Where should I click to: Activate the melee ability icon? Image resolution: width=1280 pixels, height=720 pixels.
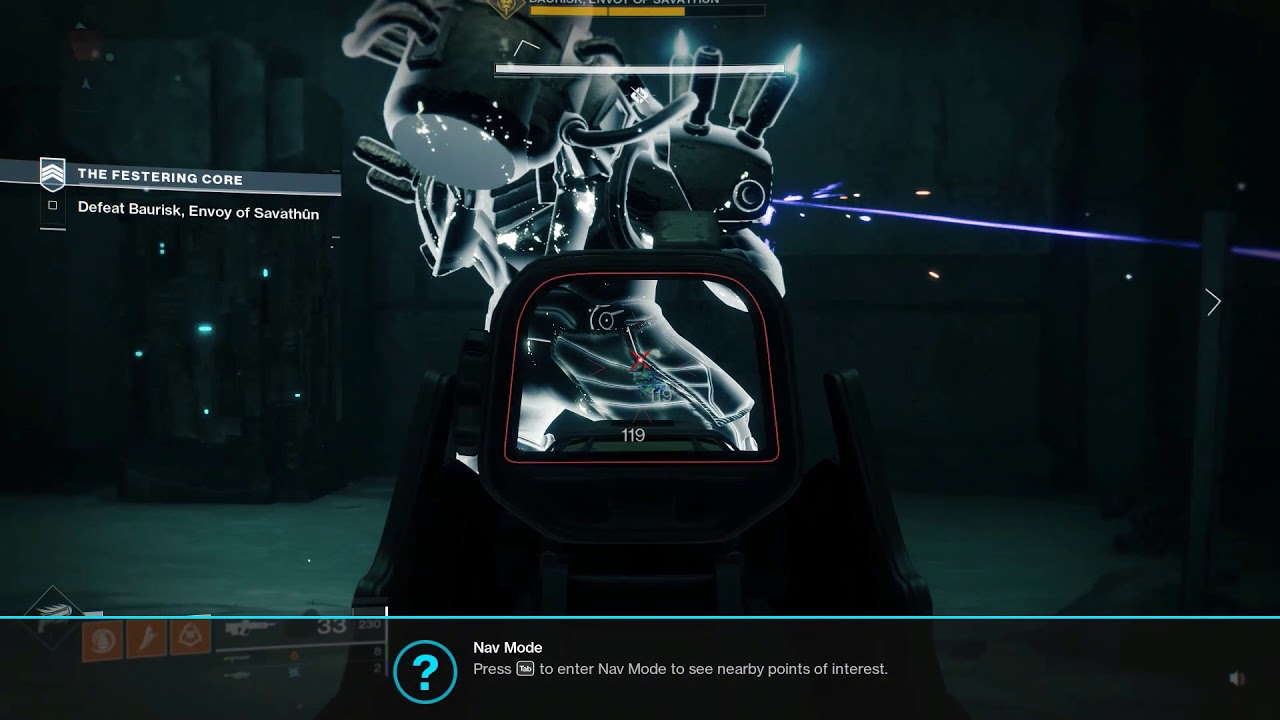146,640
